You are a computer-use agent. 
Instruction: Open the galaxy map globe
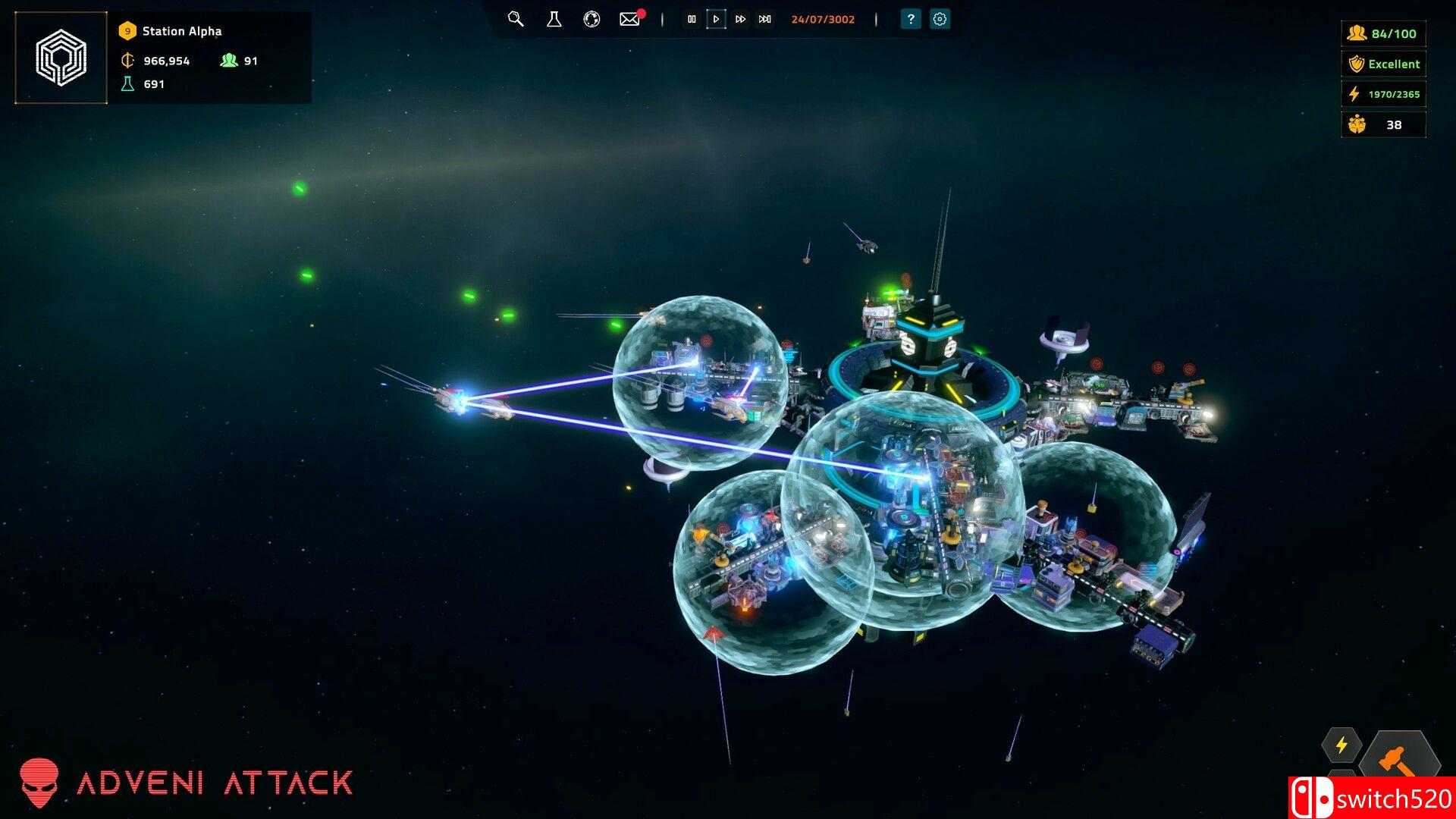(x=591, y=20)
